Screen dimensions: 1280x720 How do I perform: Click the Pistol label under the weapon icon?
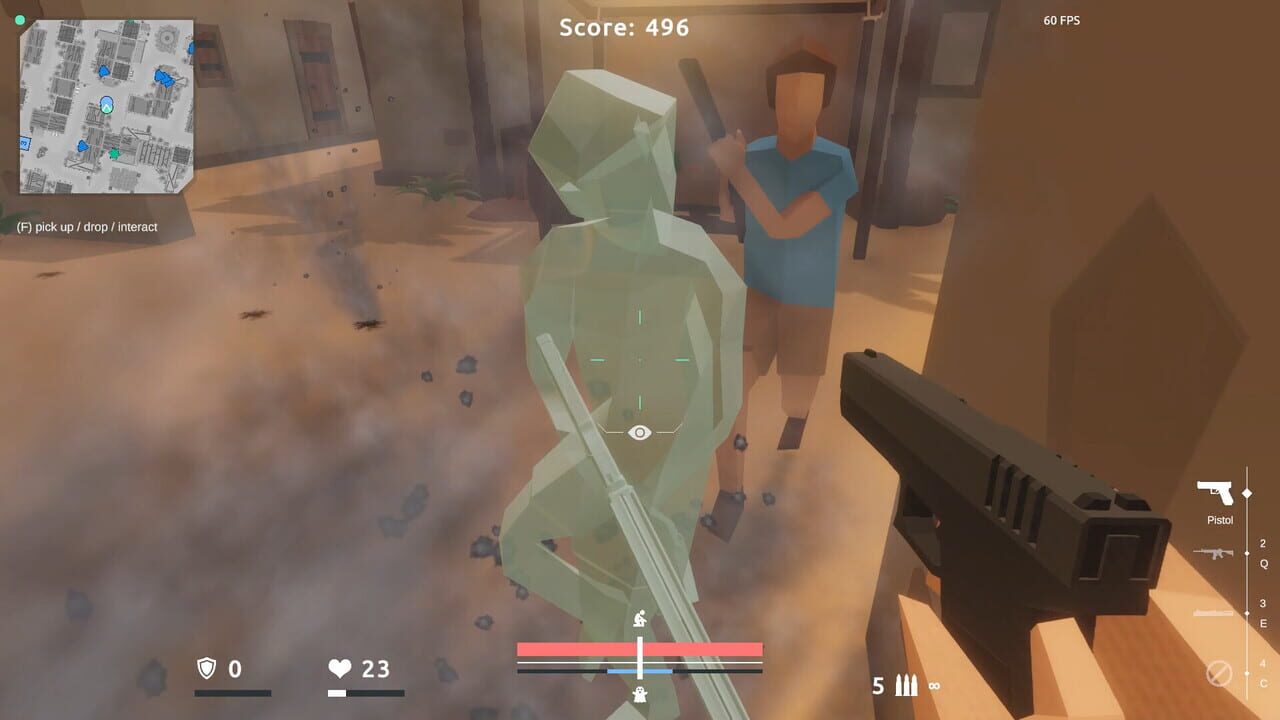1220,519
